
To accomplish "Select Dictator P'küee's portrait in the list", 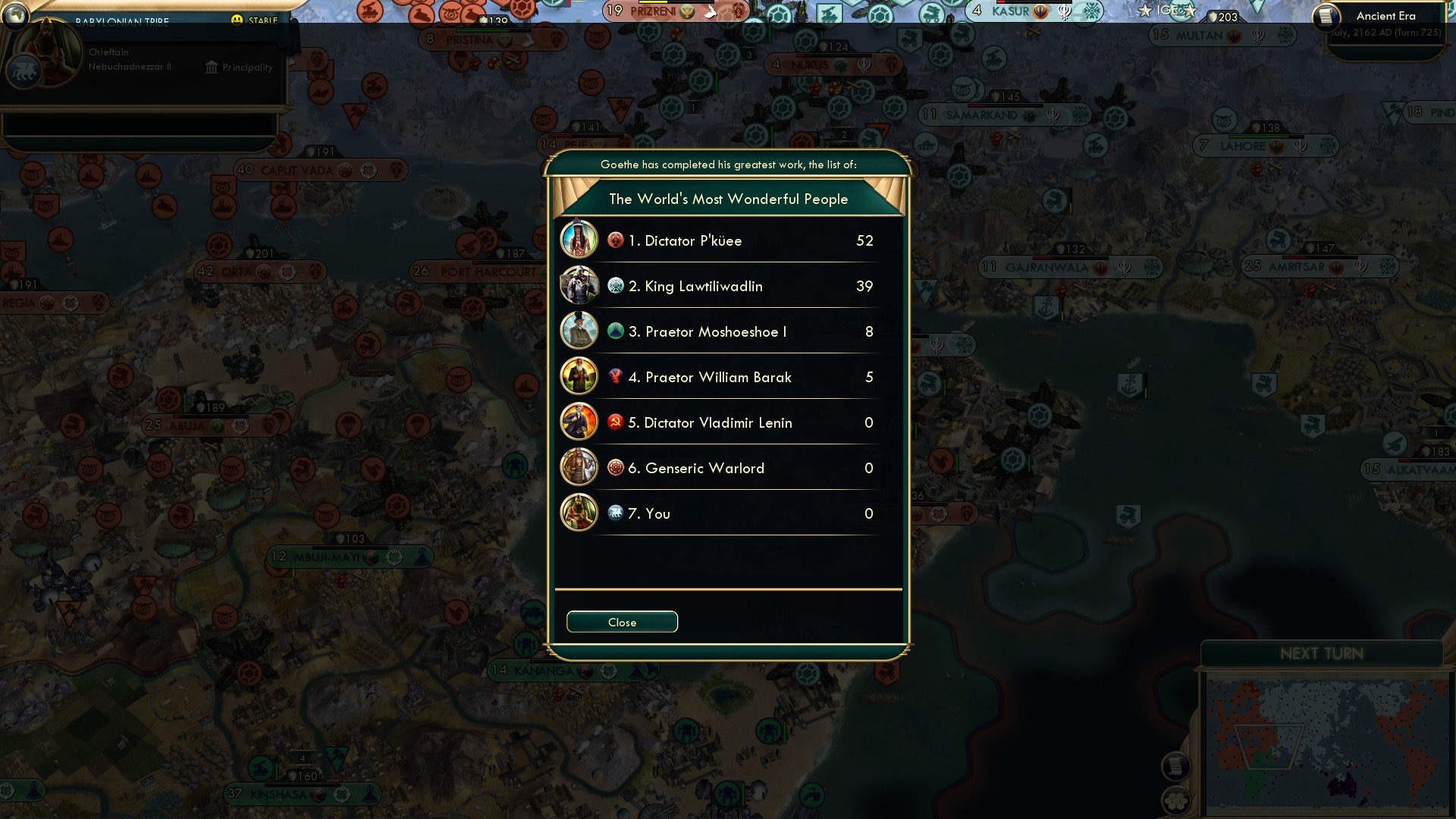I will click(x=579, y=240).
